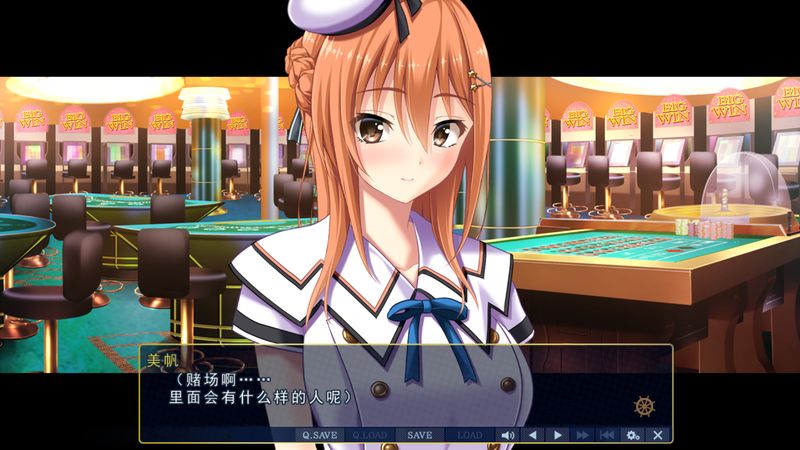Click the Q.SAVE quick save button
The width and height of the screenshot is (800, 450).
[x=320, y=435]
